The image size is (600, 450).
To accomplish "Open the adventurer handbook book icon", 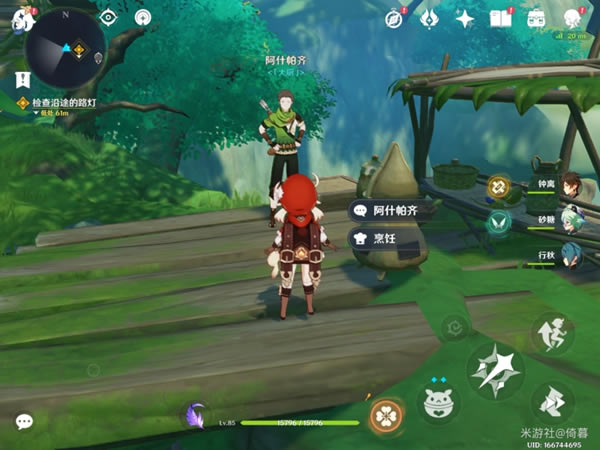I will tap(500, 18).
